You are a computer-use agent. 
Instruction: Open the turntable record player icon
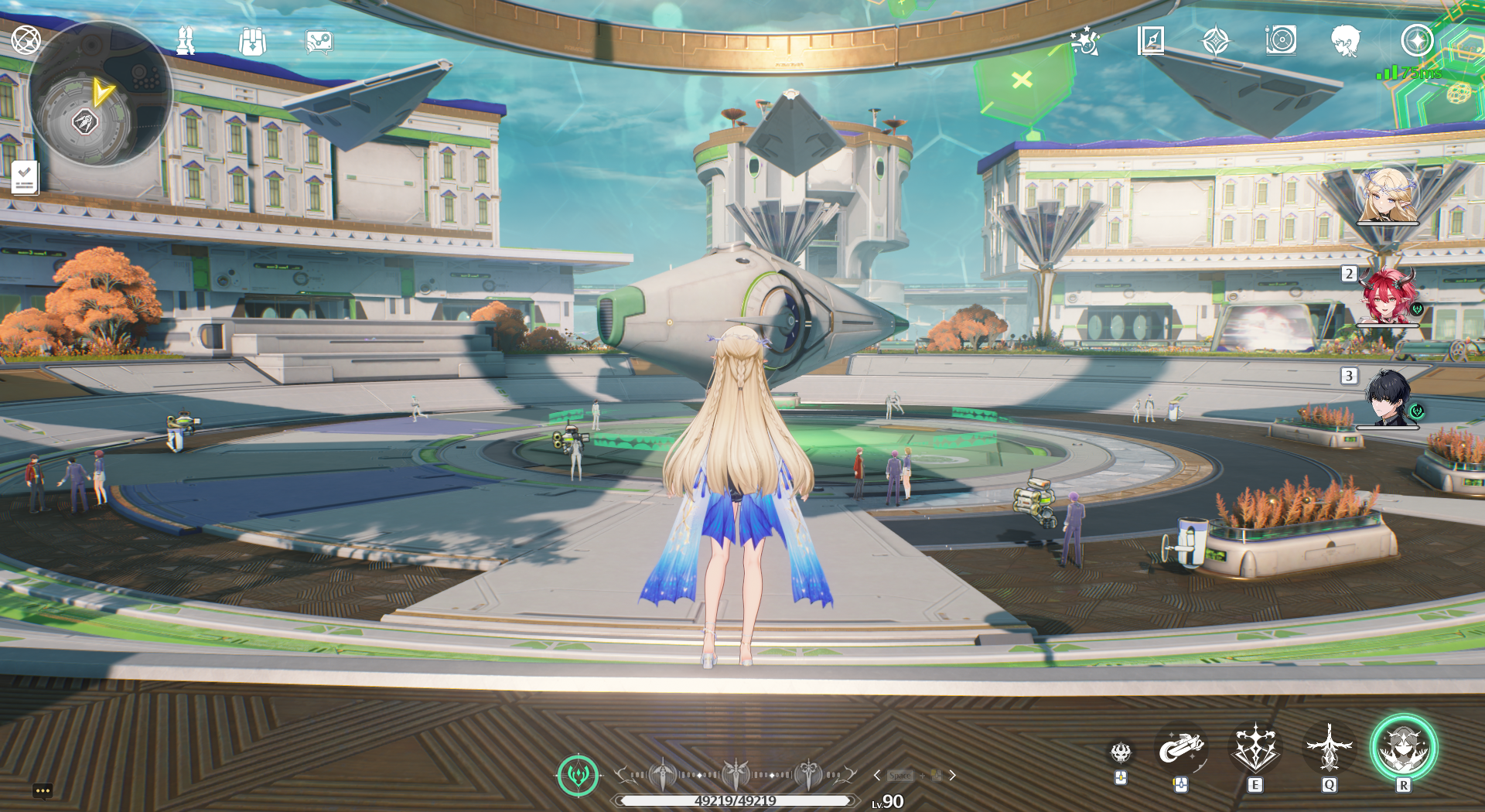1281,40
